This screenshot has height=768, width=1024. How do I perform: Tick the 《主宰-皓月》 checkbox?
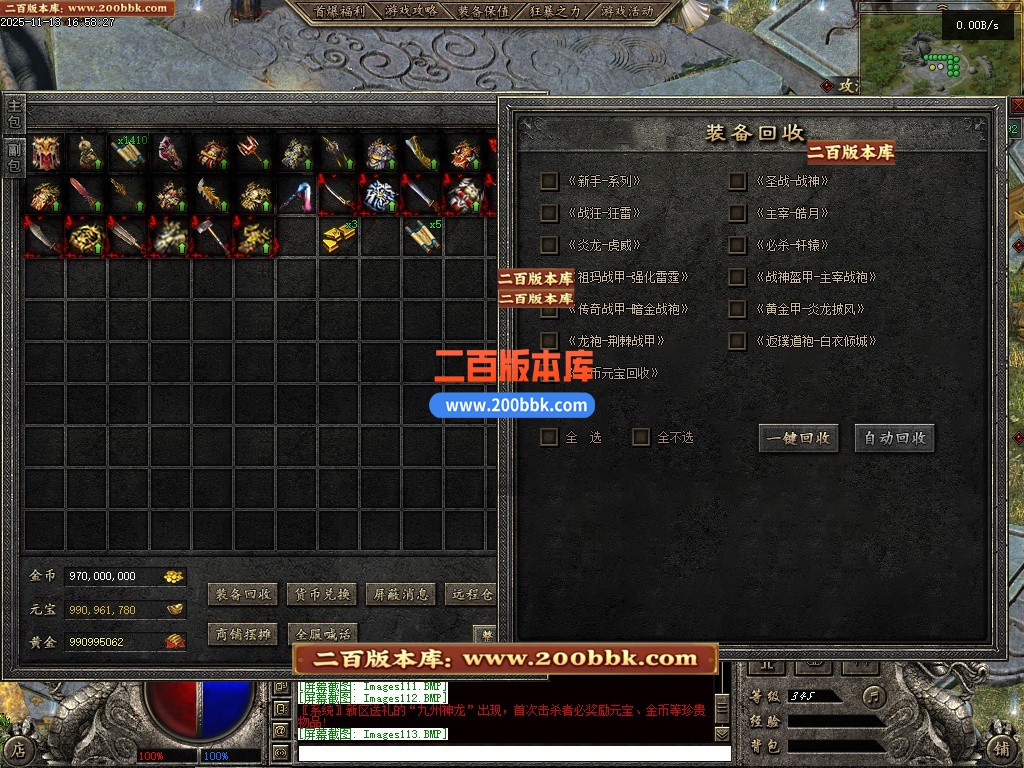coord(737,213)
